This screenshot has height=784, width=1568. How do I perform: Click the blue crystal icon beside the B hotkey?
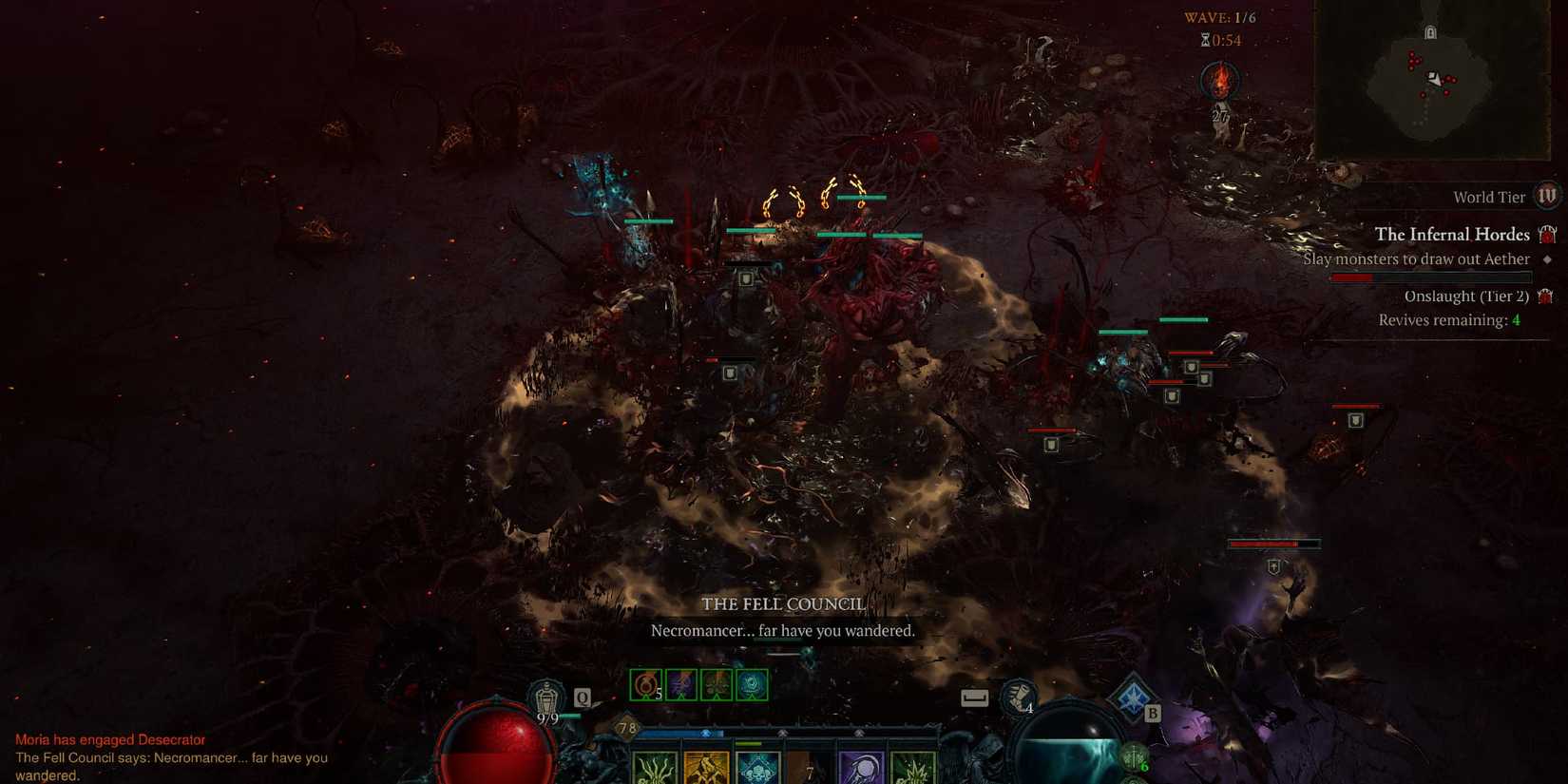pos(1131,697)
